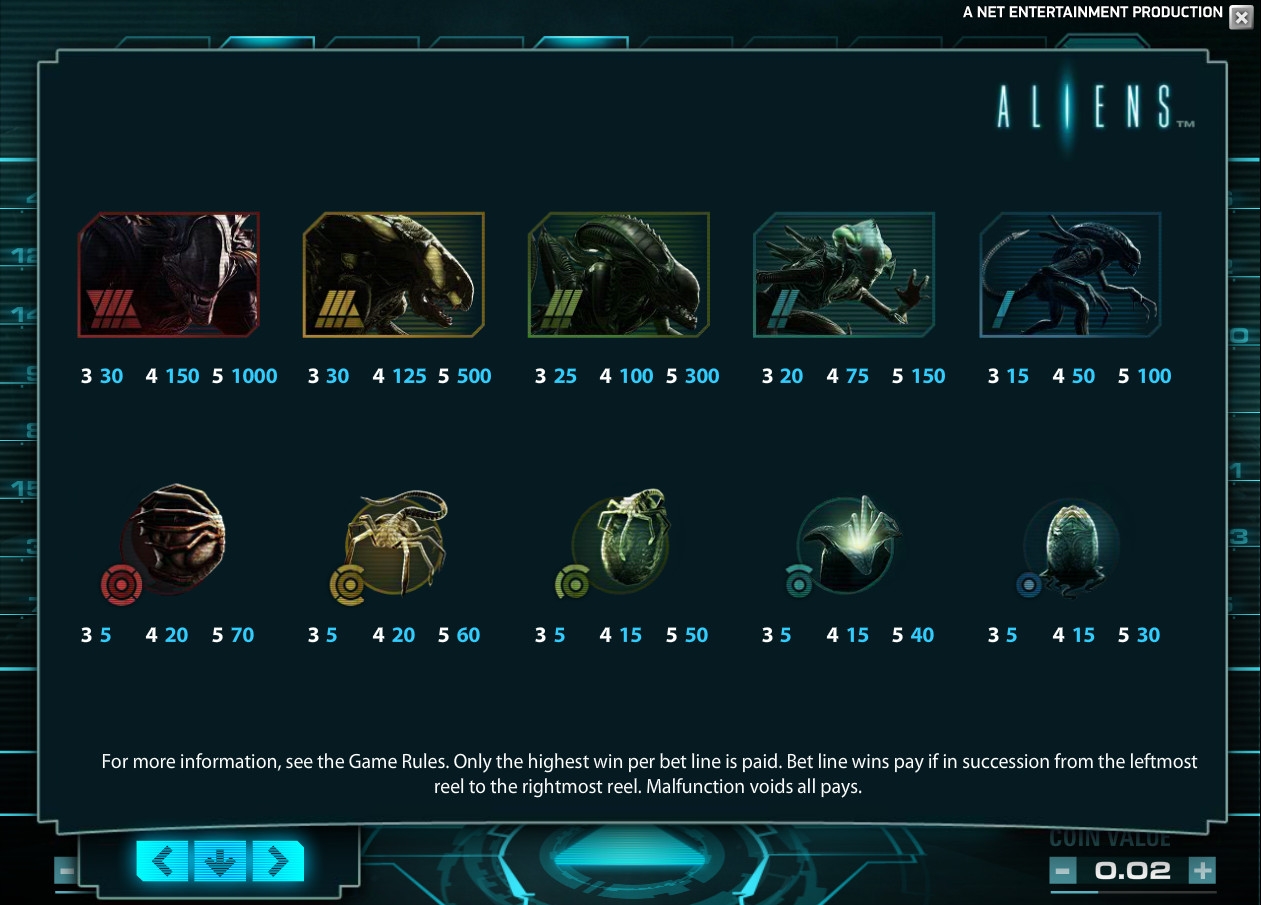The width and height of the screenshot is (1261, 905).
Task: Close the paytable with the X button
Action: (x=1240, y=17)
